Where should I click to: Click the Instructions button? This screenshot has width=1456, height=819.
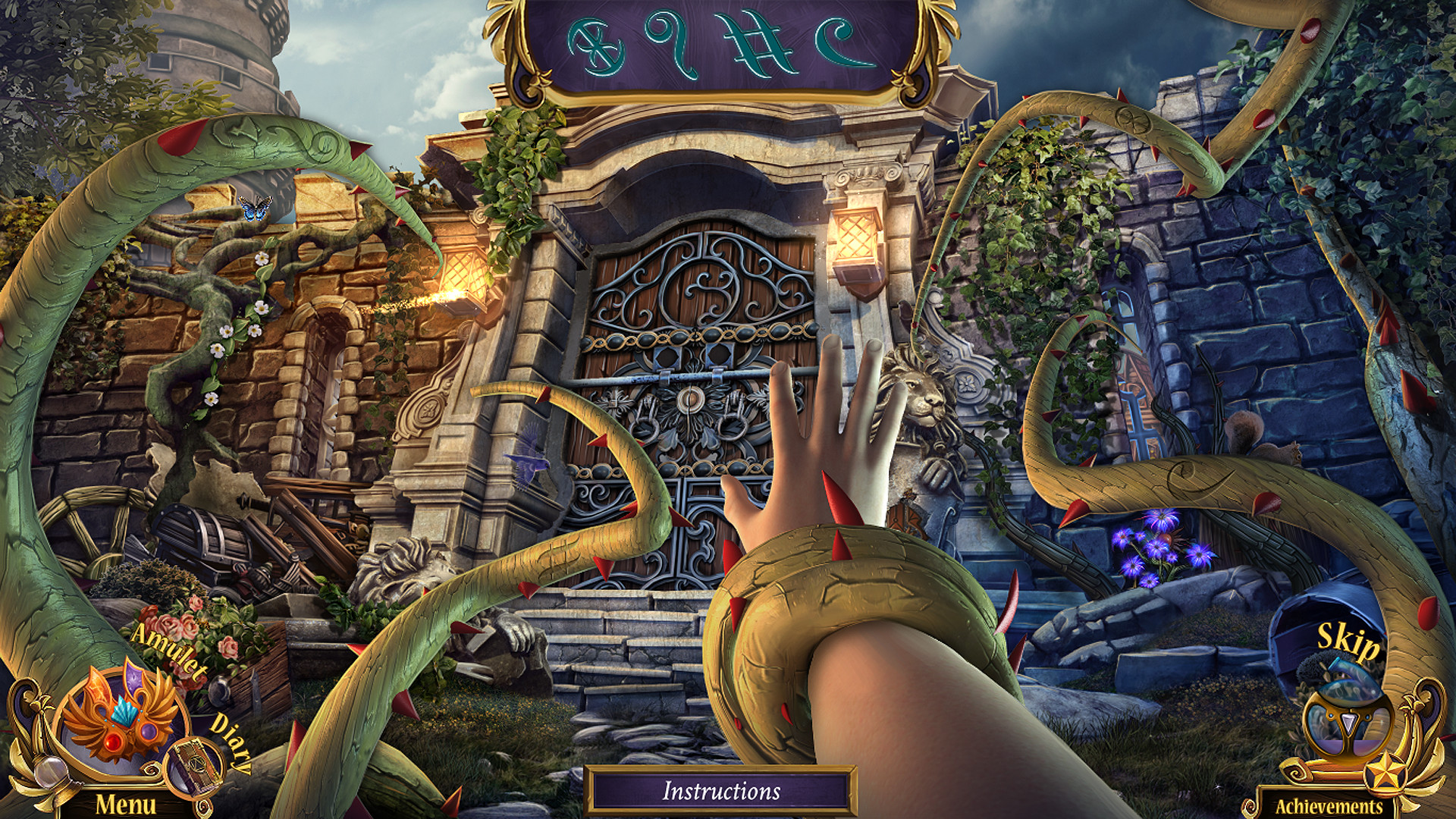pos(726,791)
